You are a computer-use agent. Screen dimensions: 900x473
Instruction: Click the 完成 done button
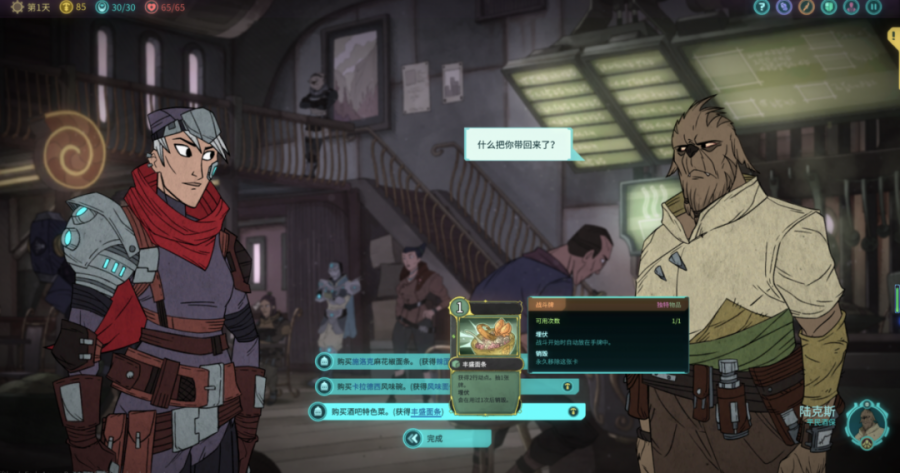[447, 438]
